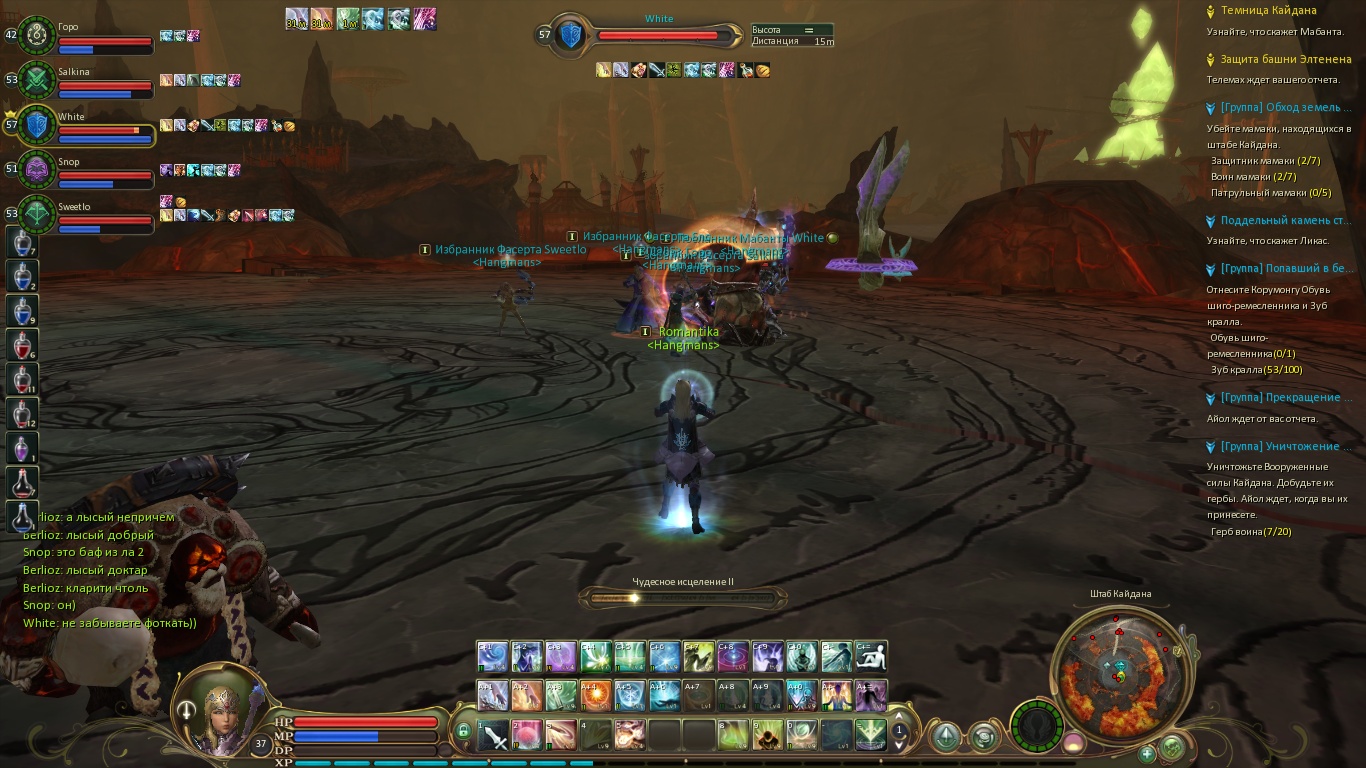This screenshot has height=768, width=1366.
Task: Toggle the green hotbar lock button
Action: (x=463, y=732)
